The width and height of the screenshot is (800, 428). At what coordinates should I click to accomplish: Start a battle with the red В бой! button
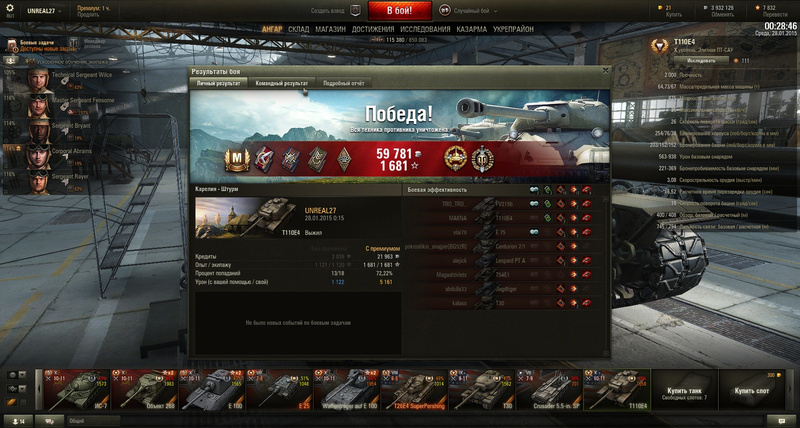coord(400,10)
